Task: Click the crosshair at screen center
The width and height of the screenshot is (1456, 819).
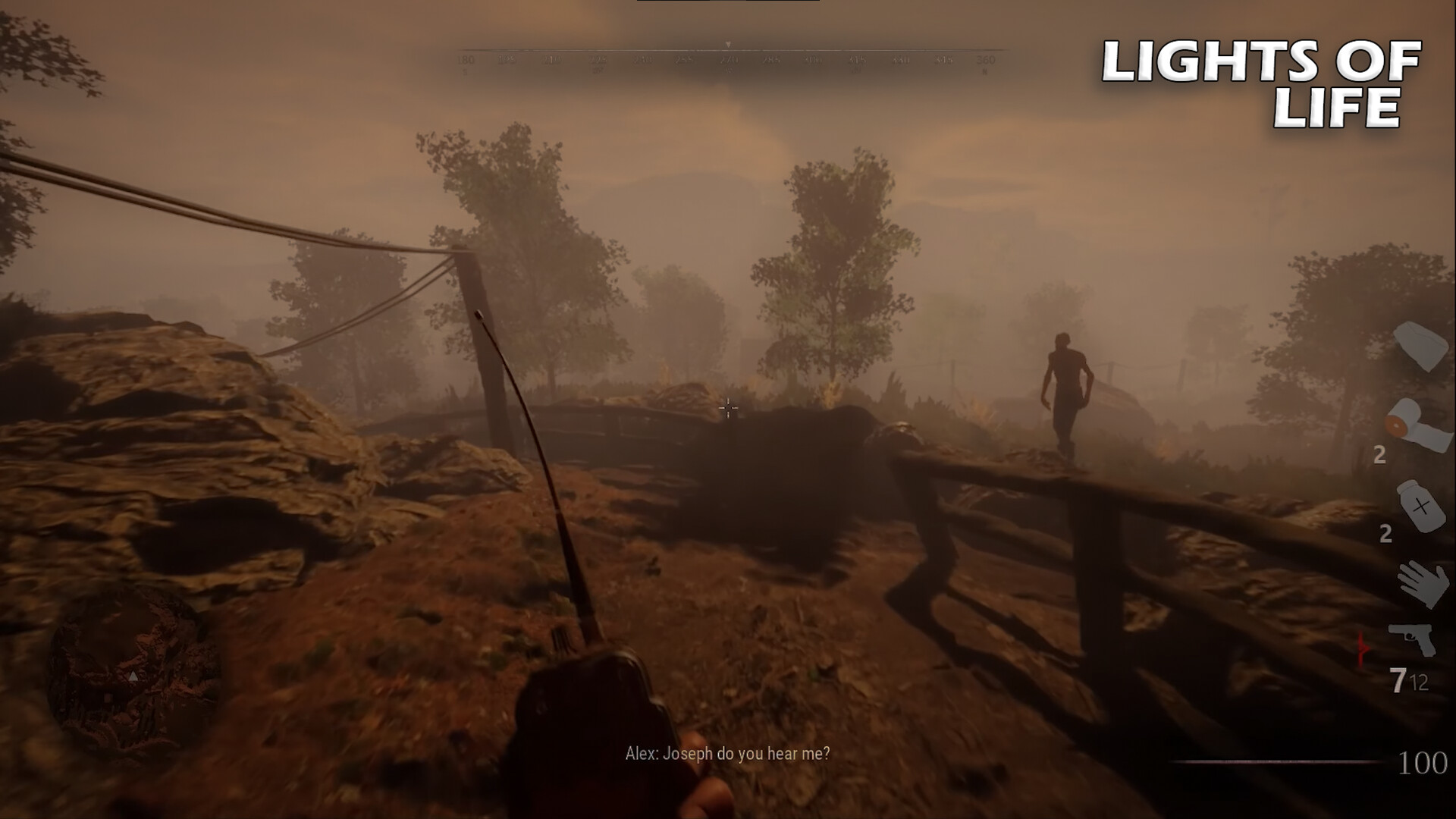Action: (x=729, y=408)
